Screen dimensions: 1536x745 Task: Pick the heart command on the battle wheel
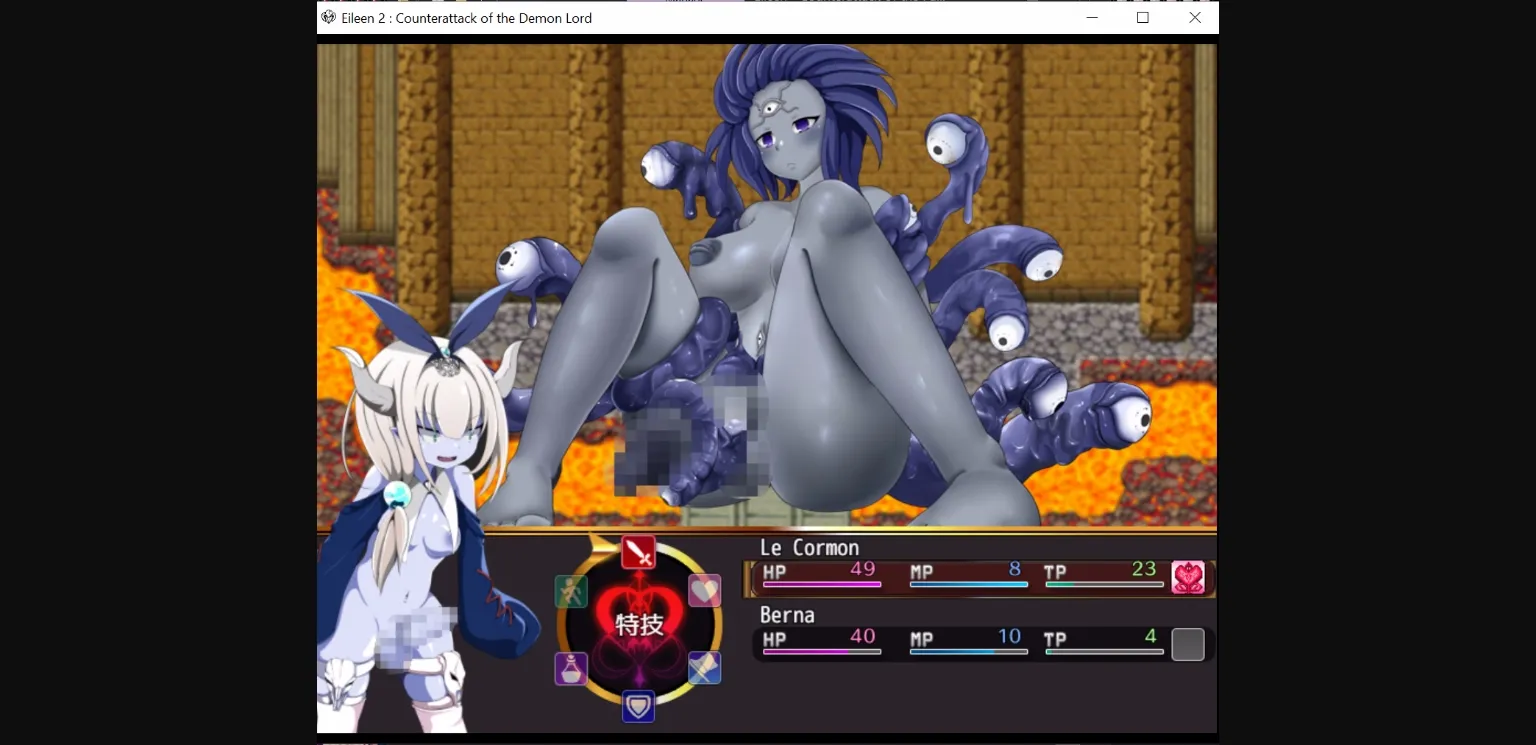tap(704, 591)
